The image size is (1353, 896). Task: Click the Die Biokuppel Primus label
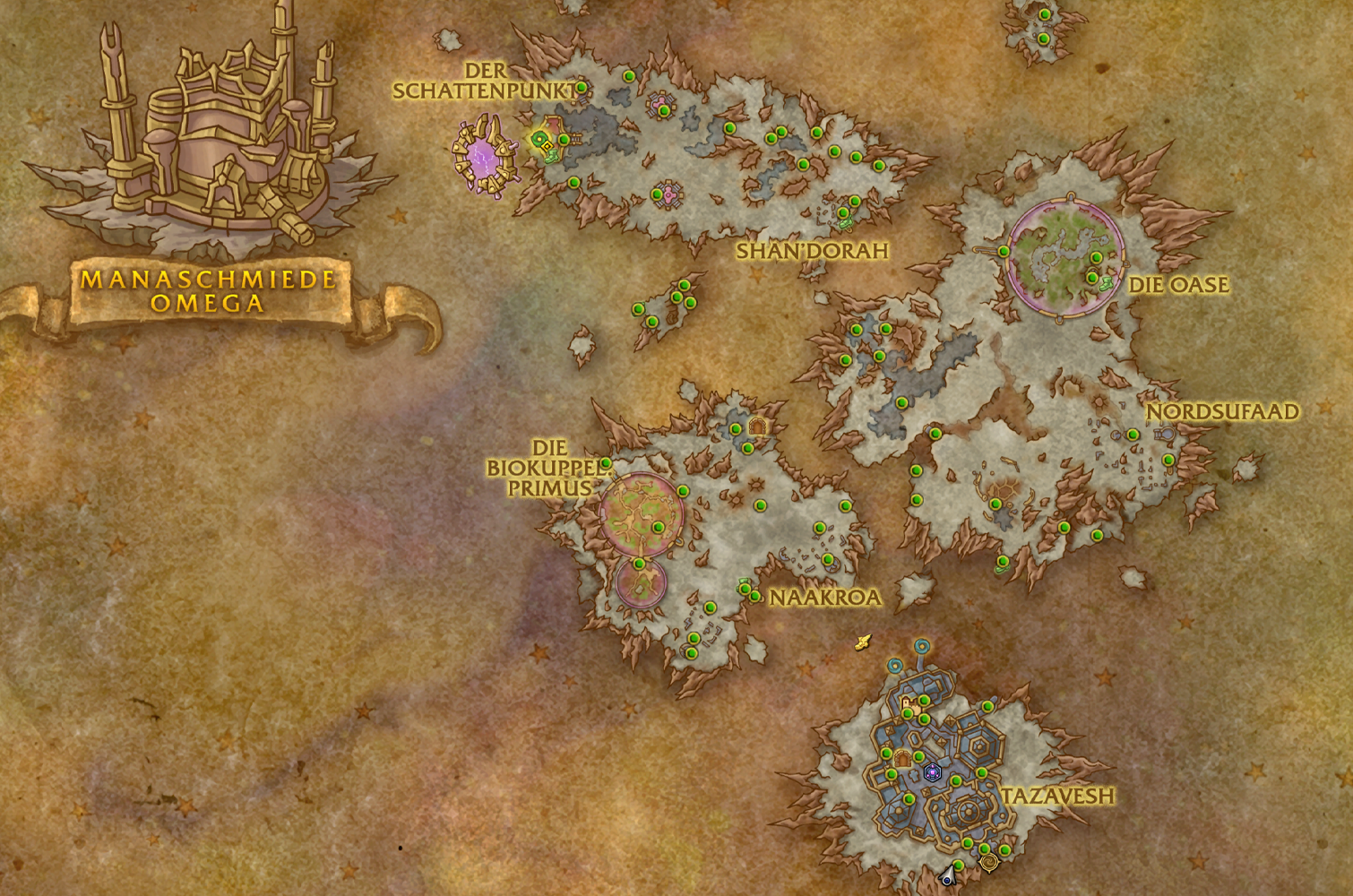pyautogui.click(x=541, y=467)
